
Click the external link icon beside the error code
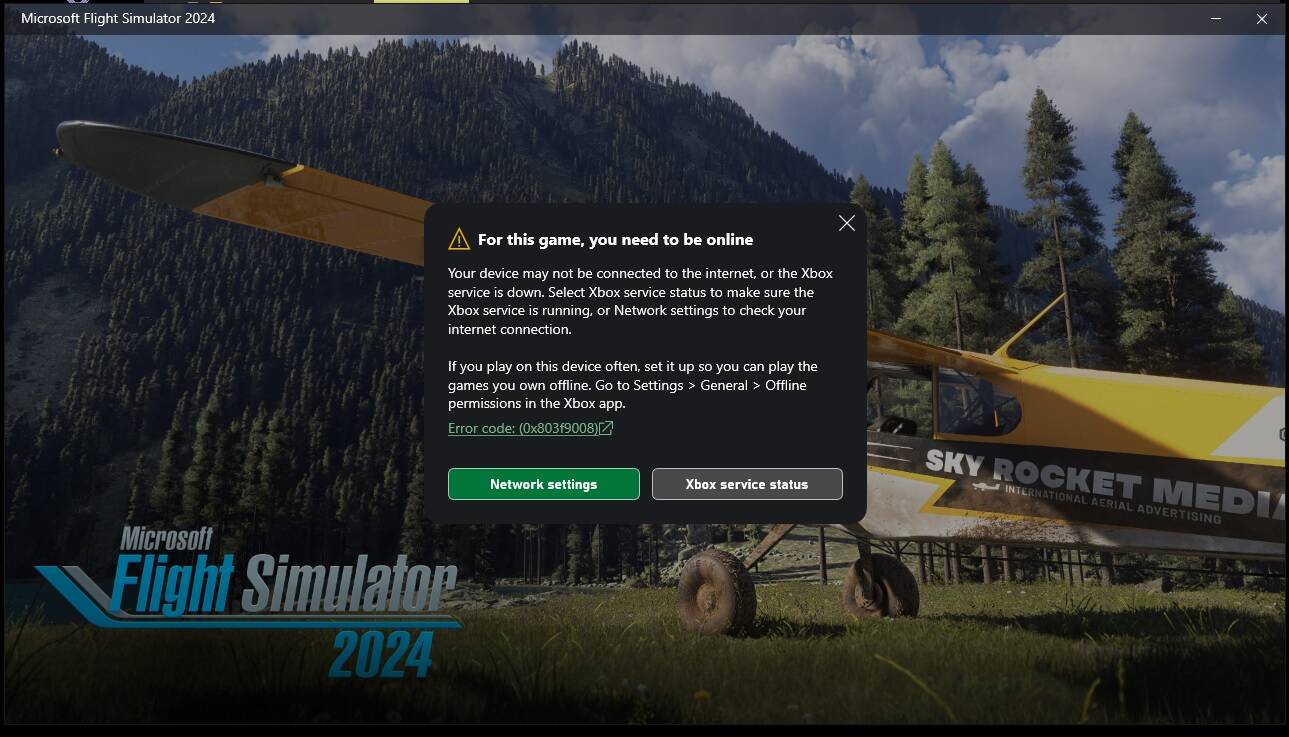(x=608, y=427)
